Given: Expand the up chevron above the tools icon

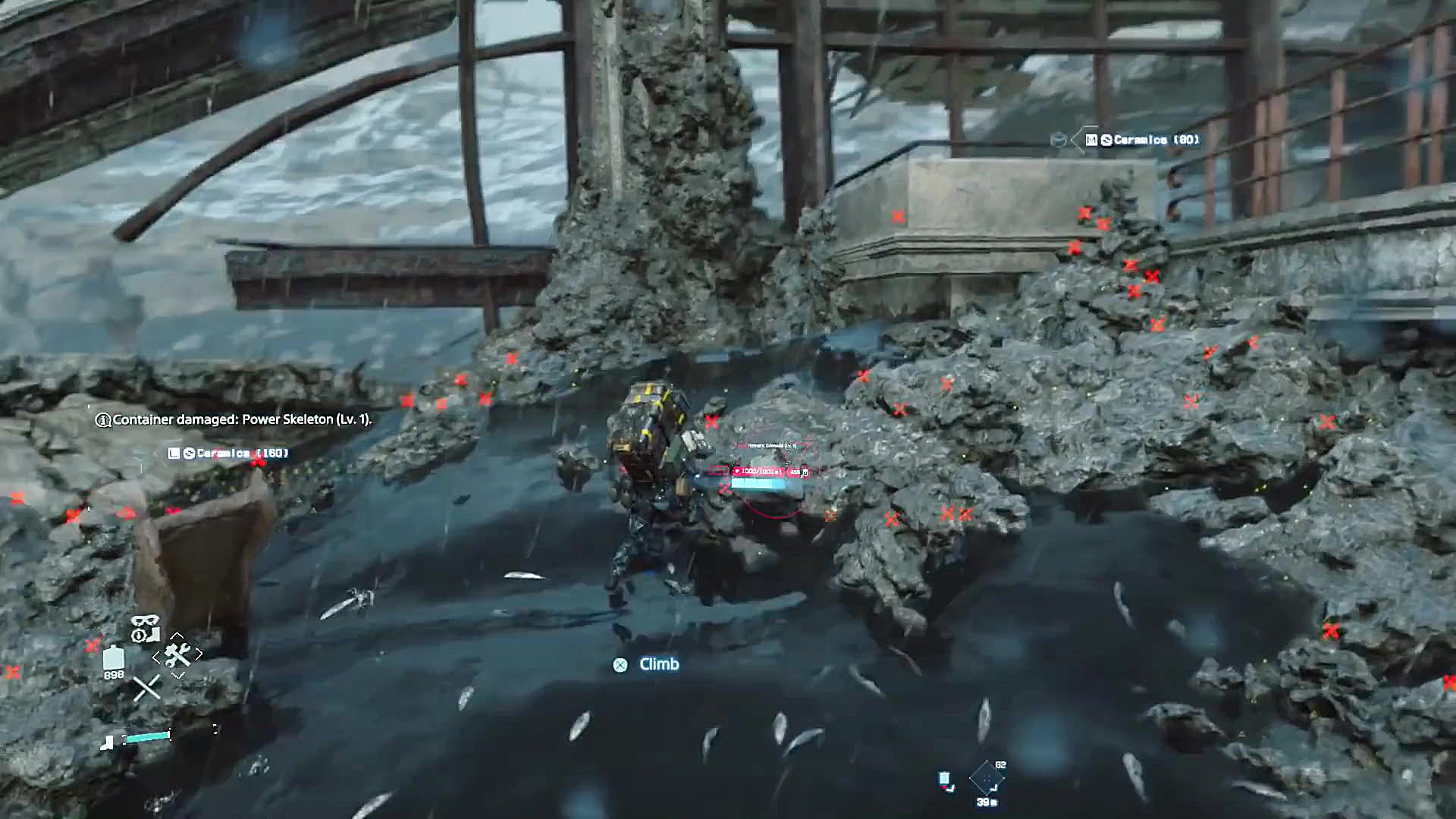Looking at the screenshot, I should coord(177,636).
